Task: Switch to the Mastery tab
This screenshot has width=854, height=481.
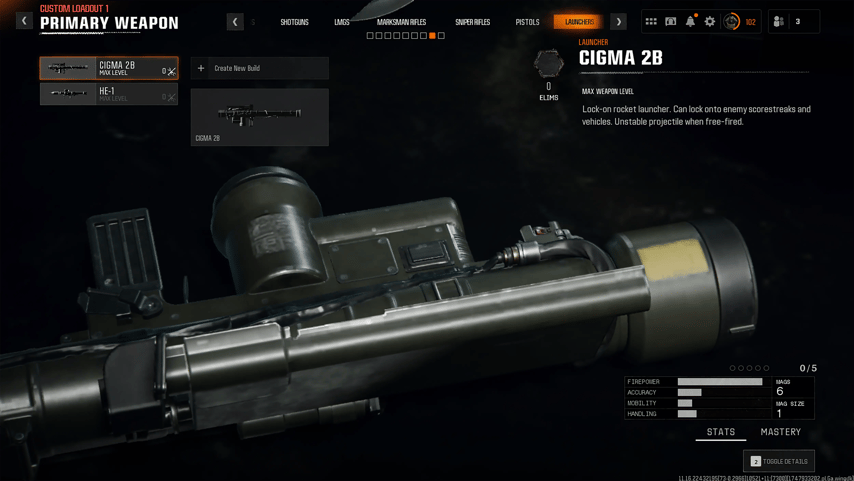Action: tap(780, 432)
